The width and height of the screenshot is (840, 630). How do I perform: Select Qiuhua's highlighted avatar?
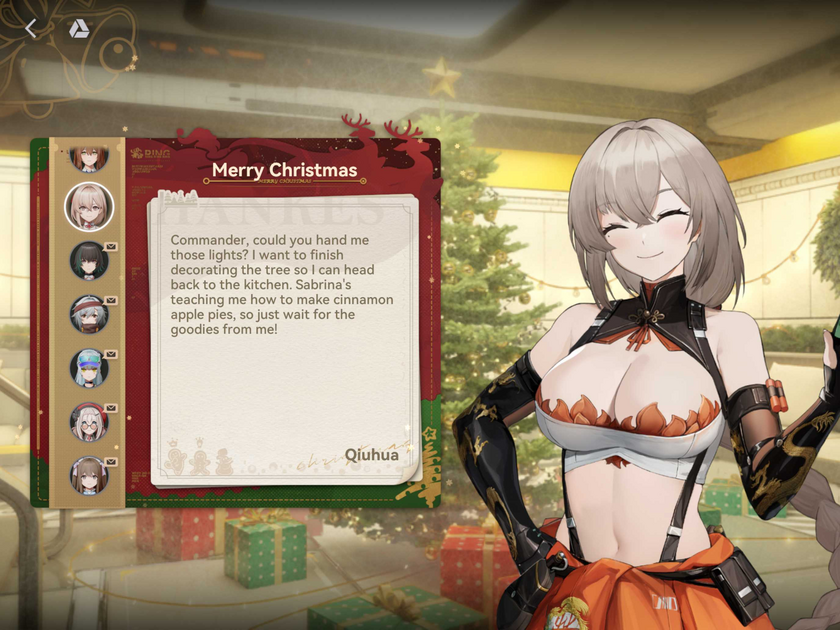[x=89, y=206]
